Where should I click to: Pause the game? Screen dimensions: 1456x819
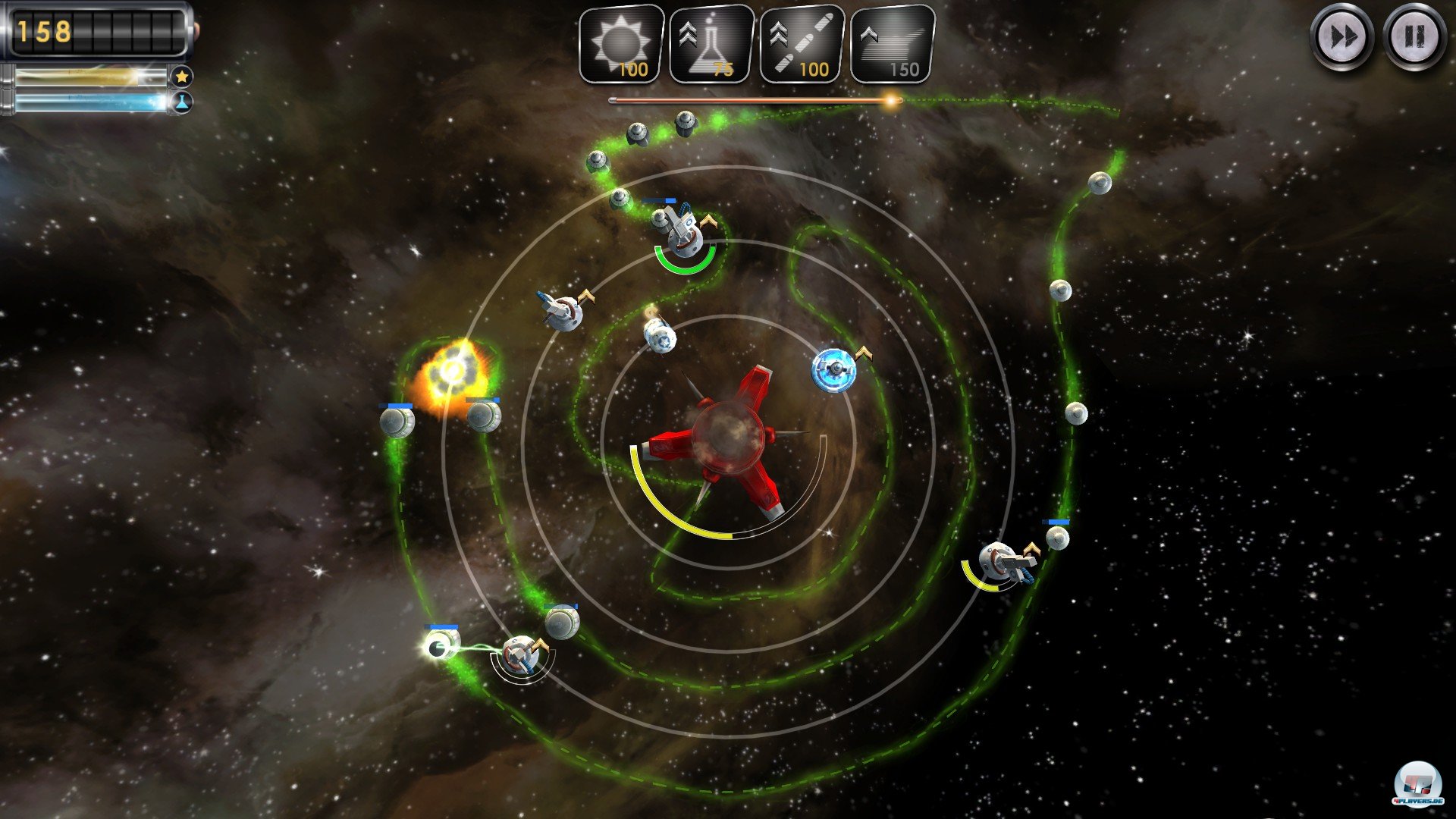1414,37
